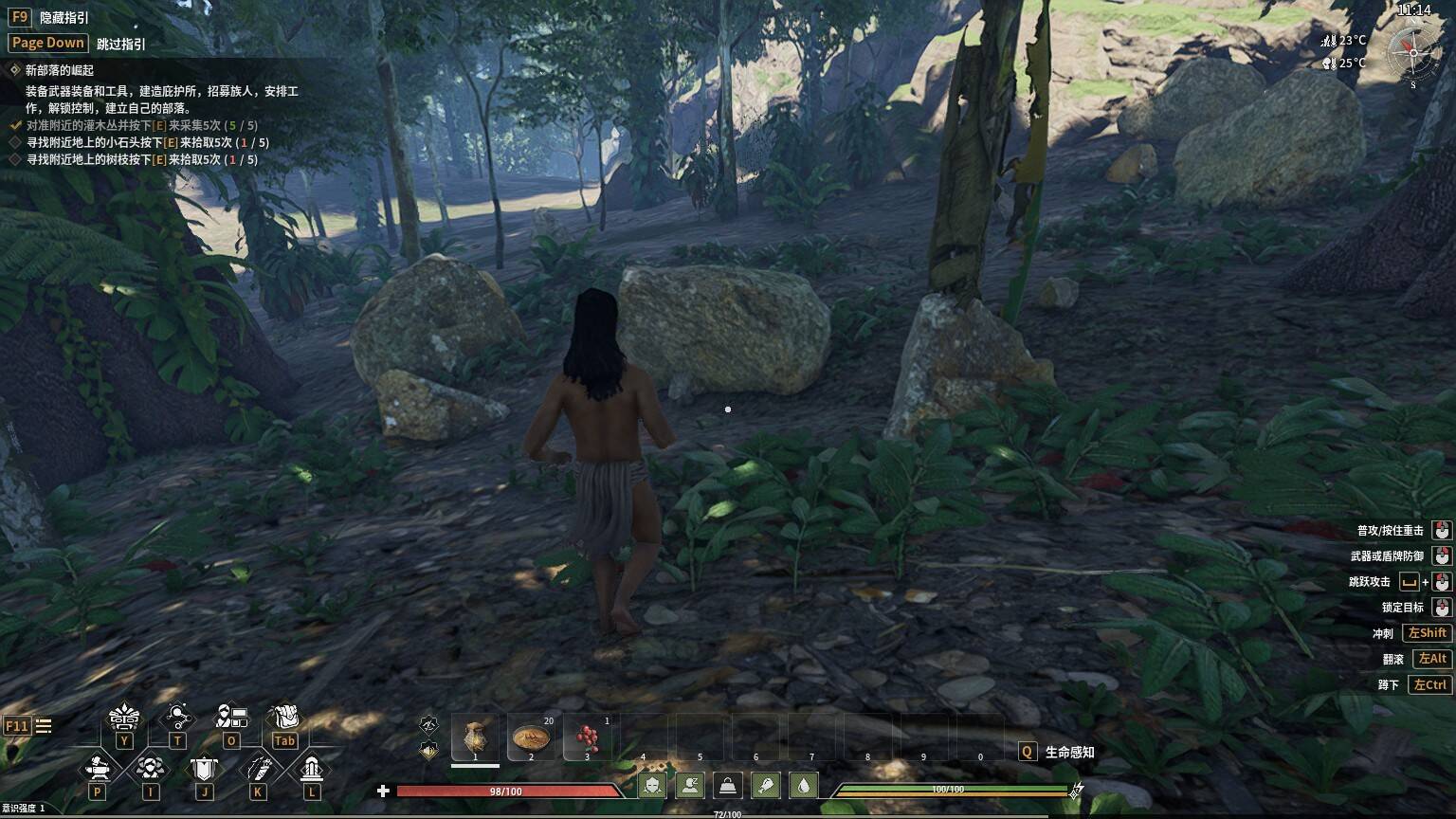Choose the red berries in hotbar slot 3

tap(587, 737)
